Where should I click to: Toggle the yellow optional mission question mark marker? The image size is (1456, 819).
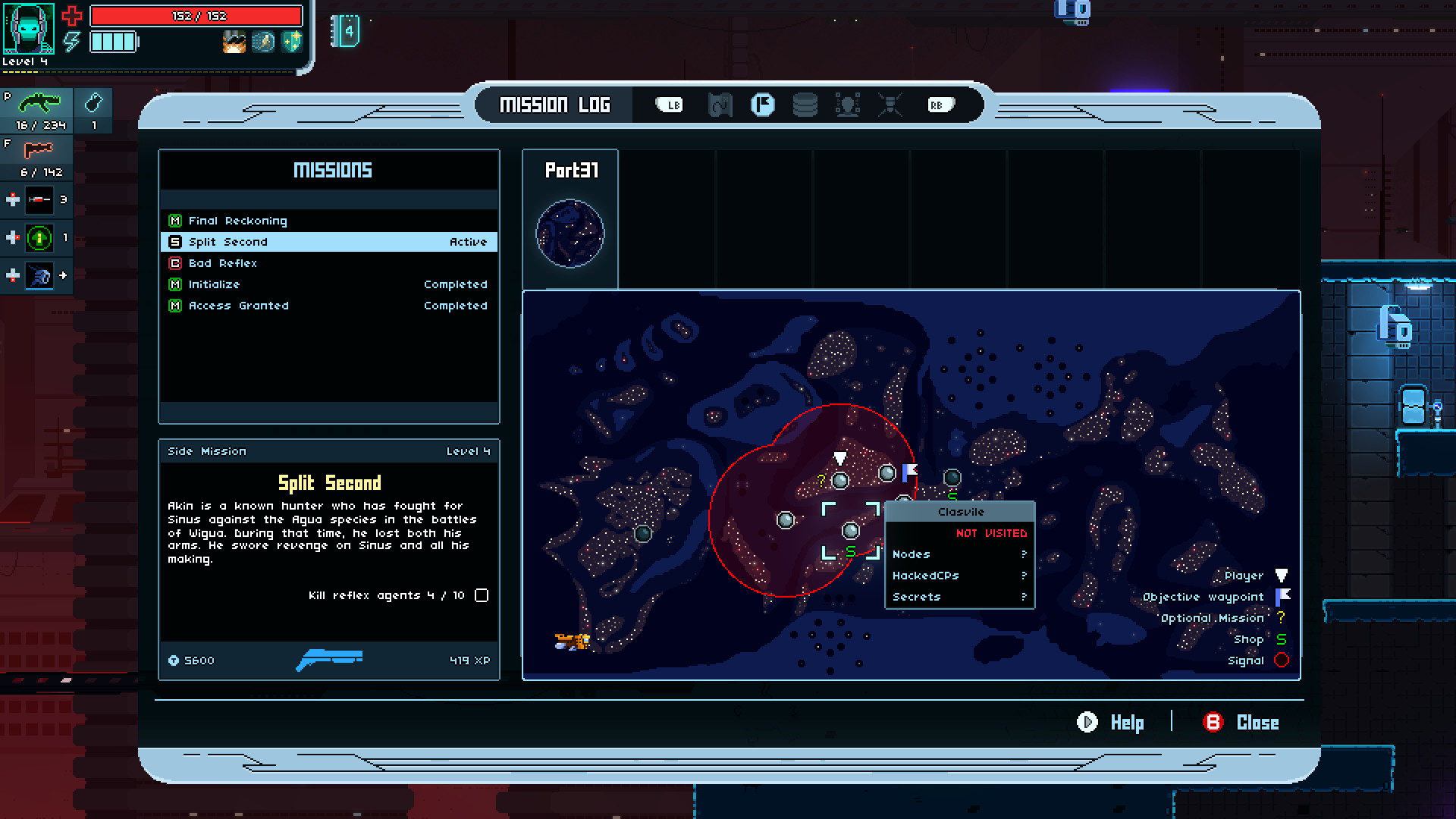(821, 479)
